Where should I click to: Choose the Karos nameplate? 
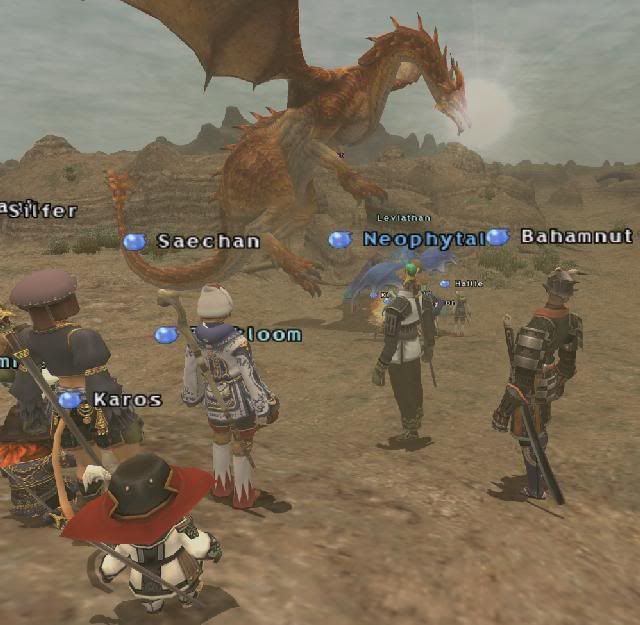[127, 400]
